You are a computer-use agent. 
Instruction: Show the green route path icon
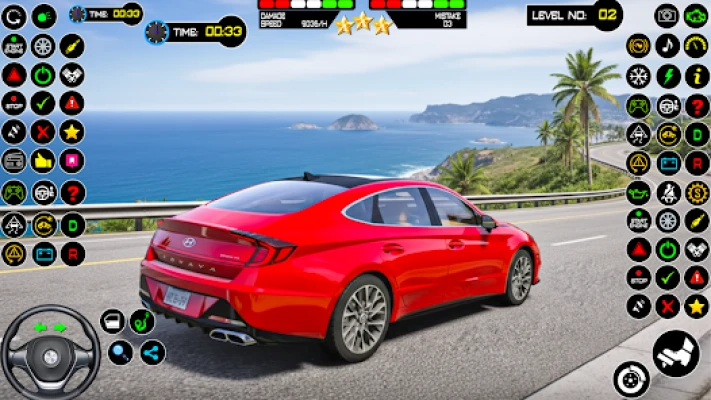[141, 321]
